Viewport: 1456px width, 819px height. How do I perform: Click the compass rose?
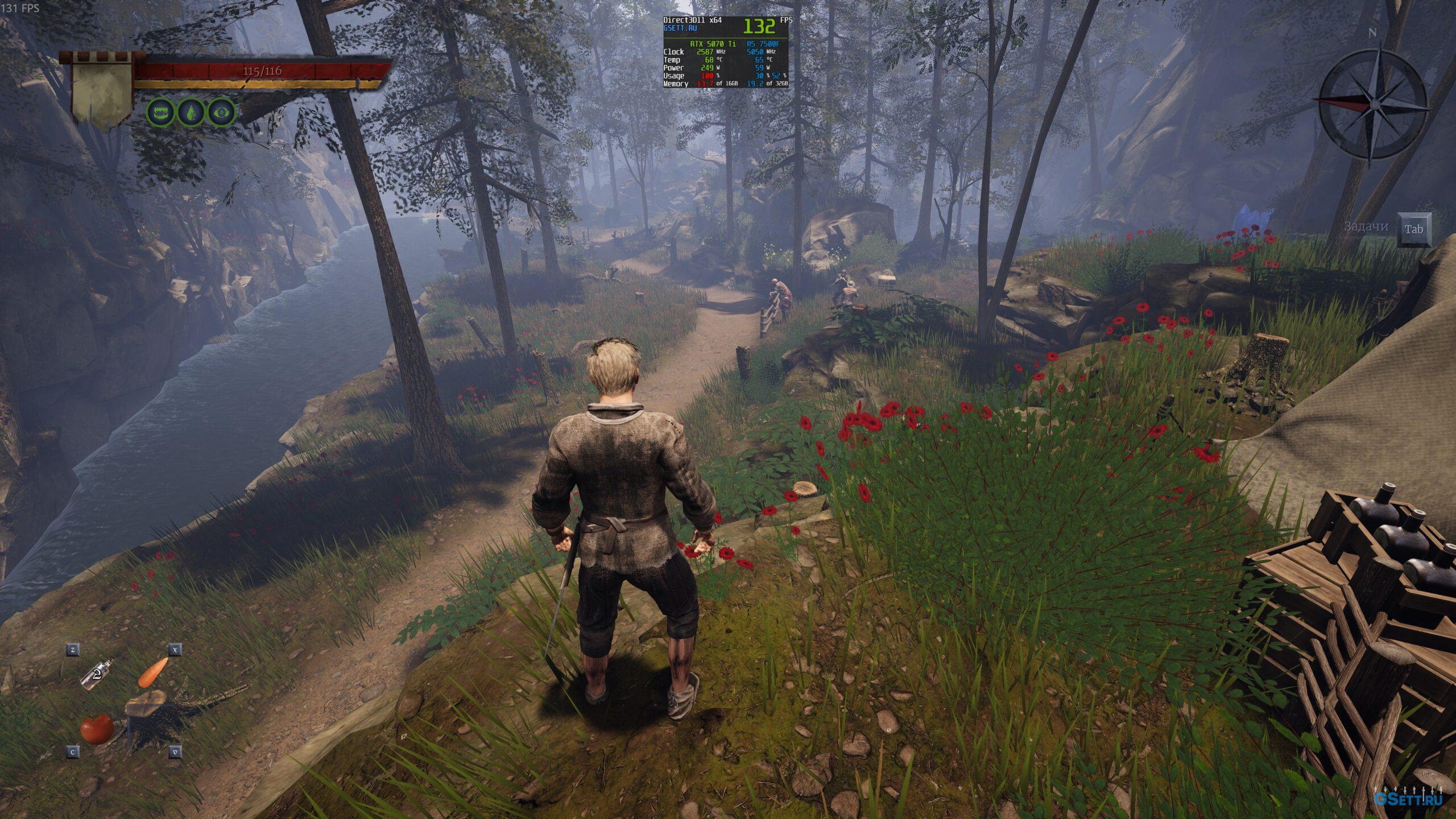click(x=1372, y=104)
